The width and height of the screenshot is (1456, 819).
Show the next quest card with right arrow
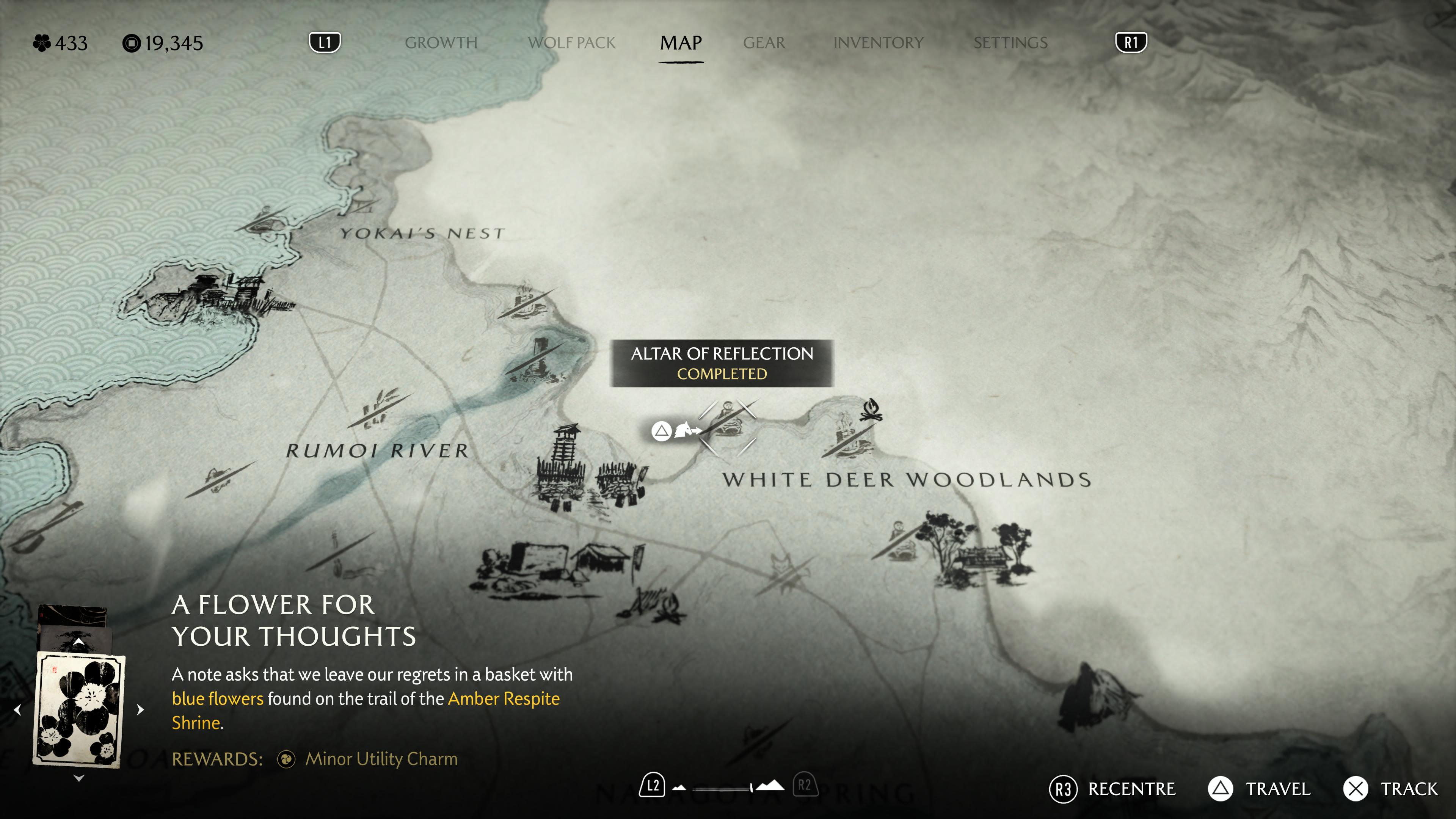pos(141,709)
